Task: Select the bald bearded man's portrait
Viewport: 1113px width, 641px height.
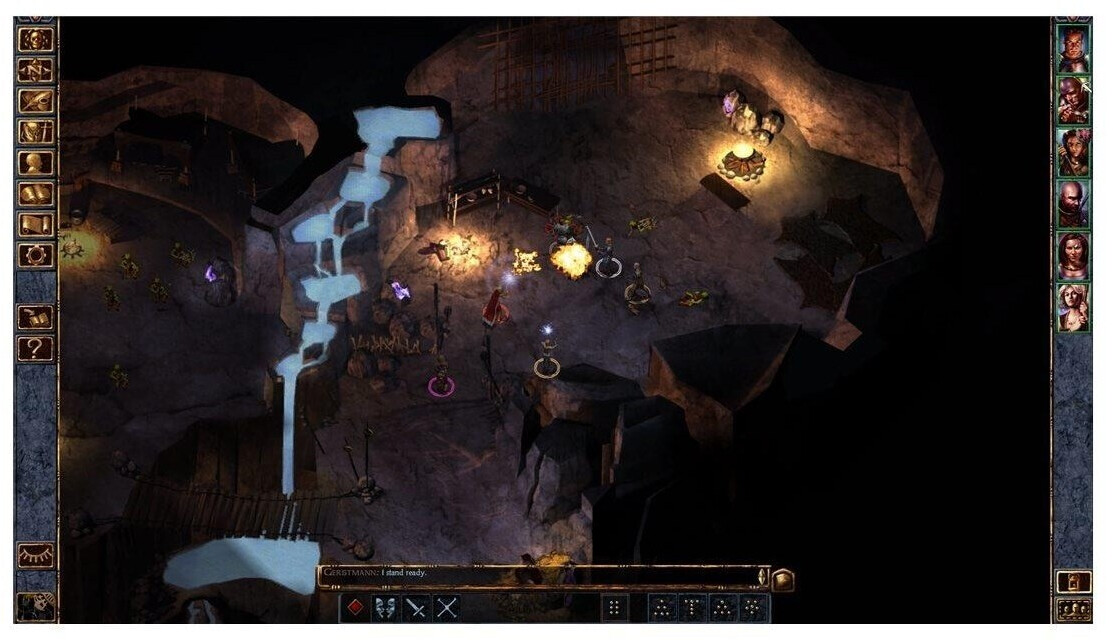Action: point(1074,204)
